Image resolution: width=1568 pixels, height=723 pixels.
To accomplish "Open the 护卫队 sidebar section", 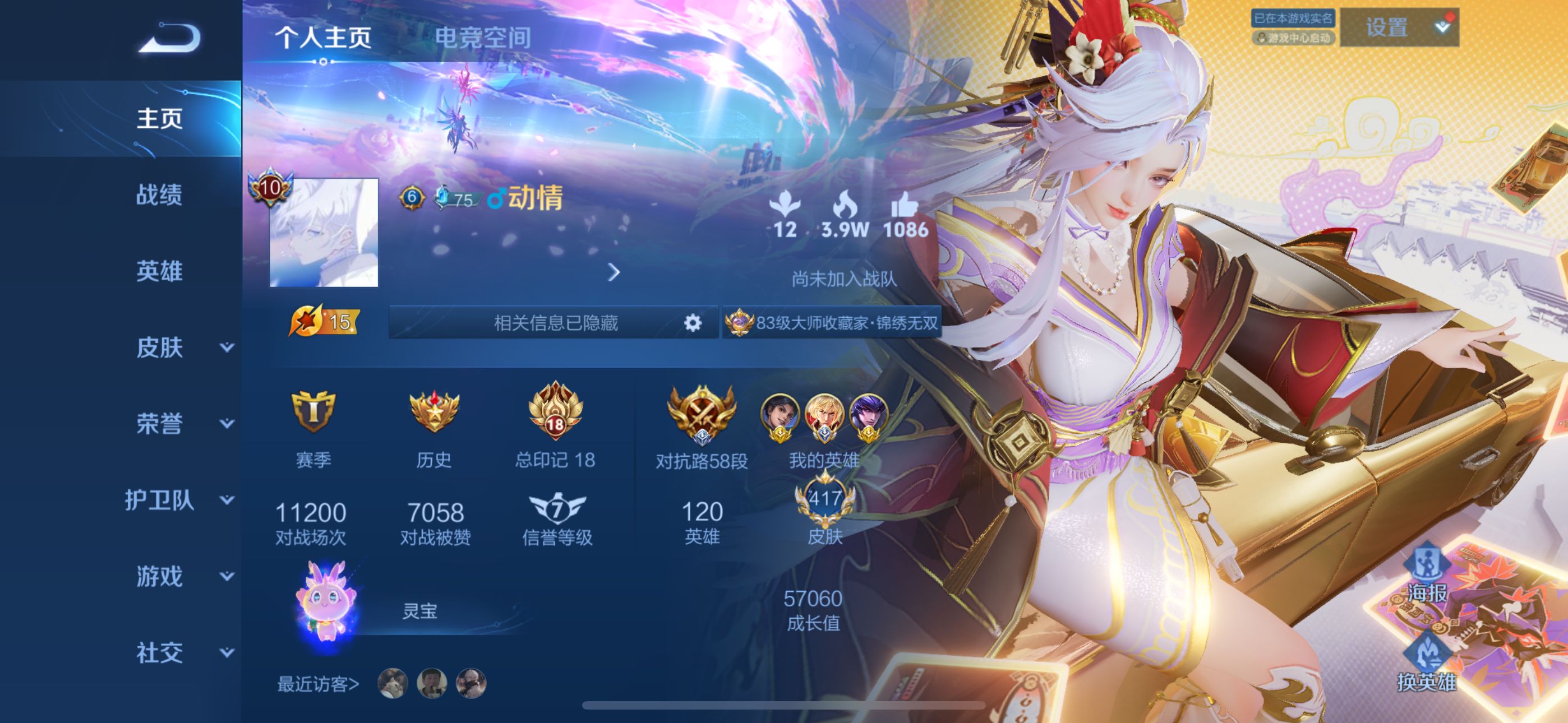I will click(x=179, y=500).
